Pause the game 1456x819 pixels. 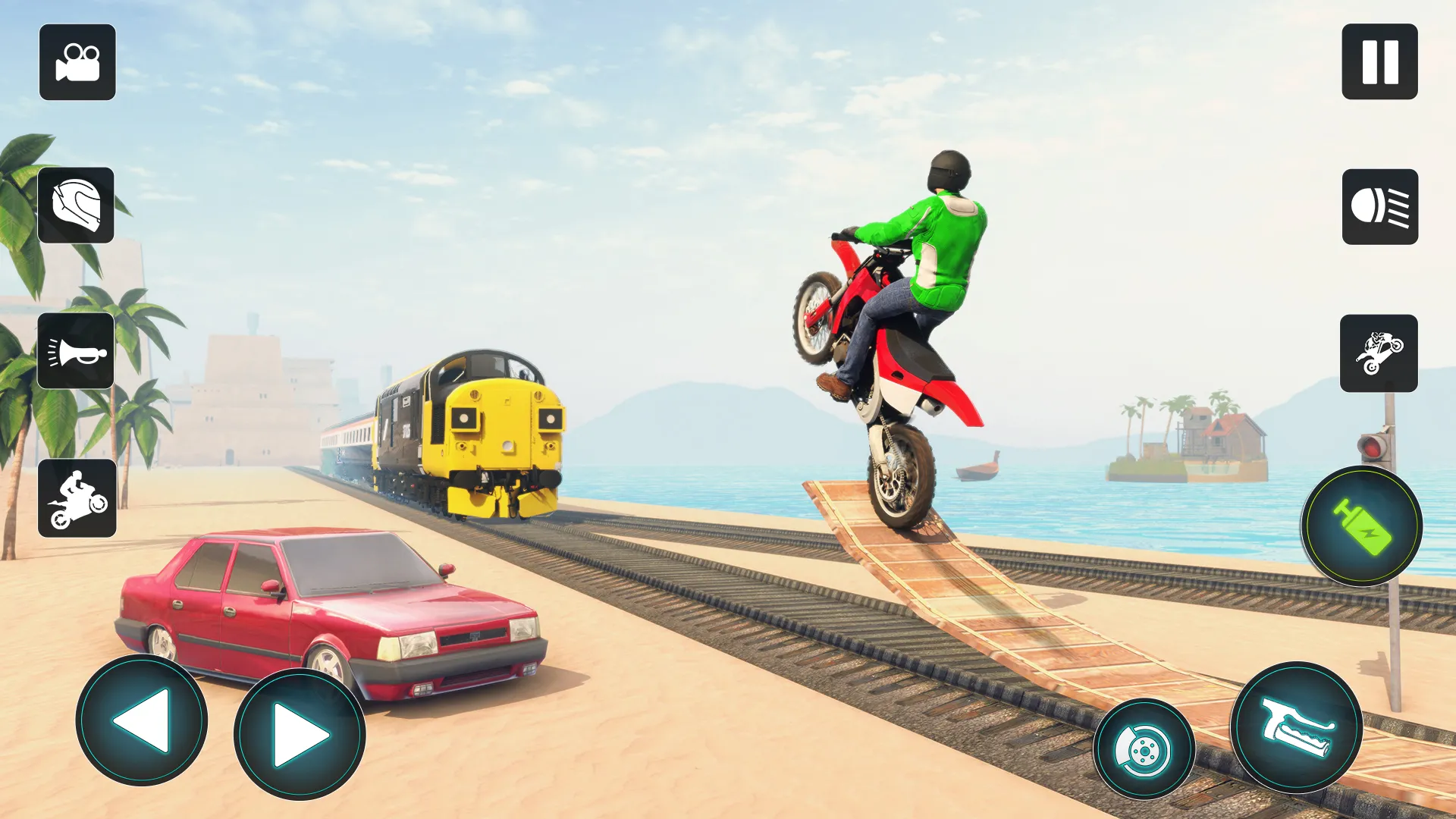[x=1378, y=63]
